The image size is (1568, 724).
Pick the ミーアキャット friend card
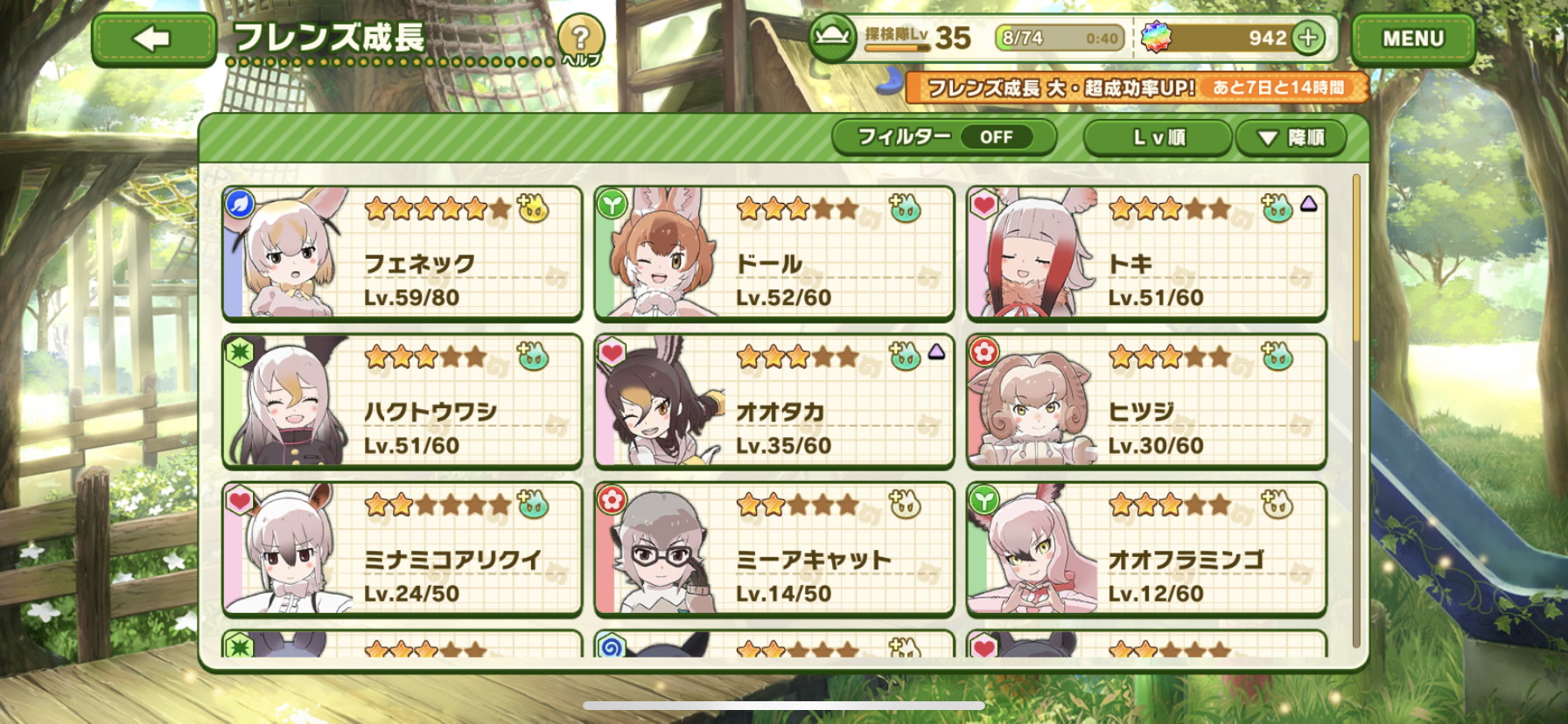coord(773,549)
